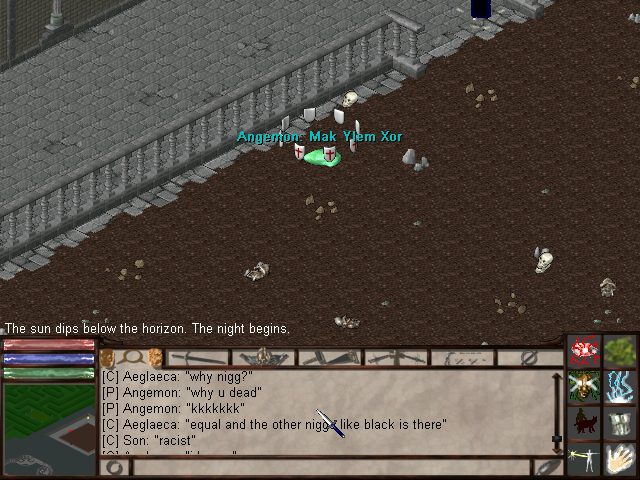This screenshot has width=640, height=480.
Task: Select the green leafy bush spell
Action: pyautogui.click(x=620, y=351)
